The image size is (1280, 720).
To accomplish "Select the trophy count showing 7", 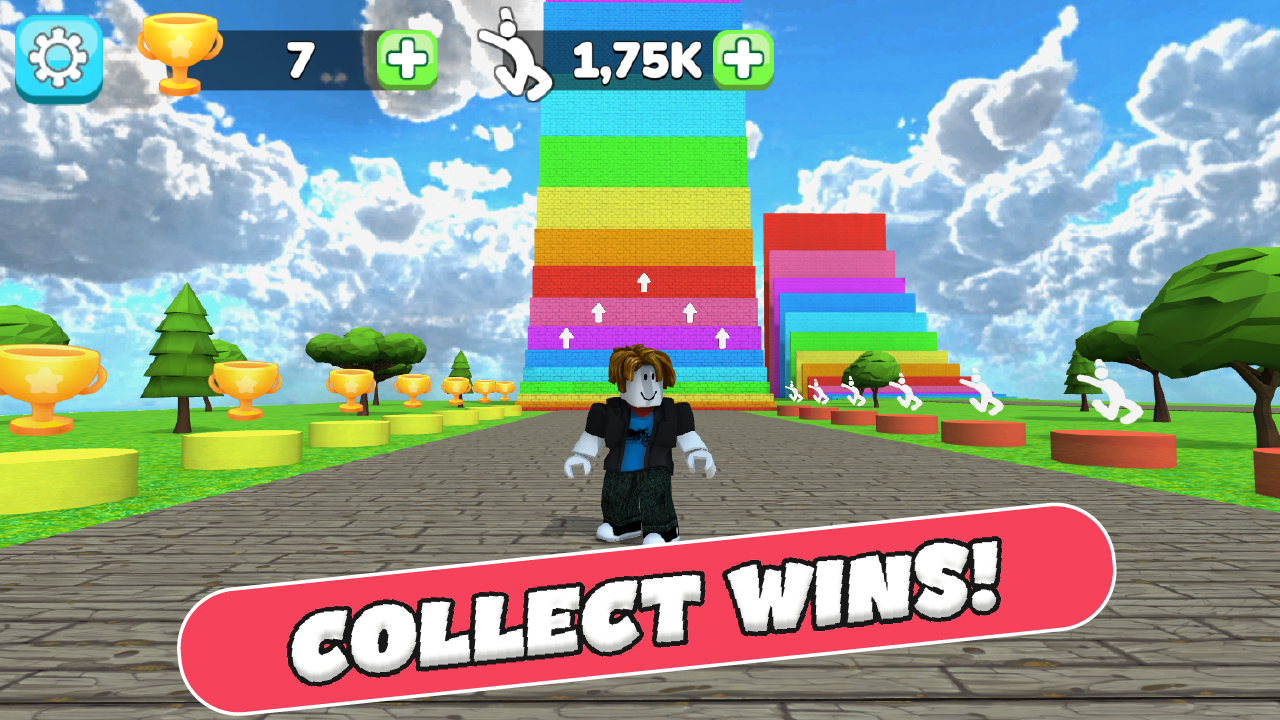I will point(300,58).
